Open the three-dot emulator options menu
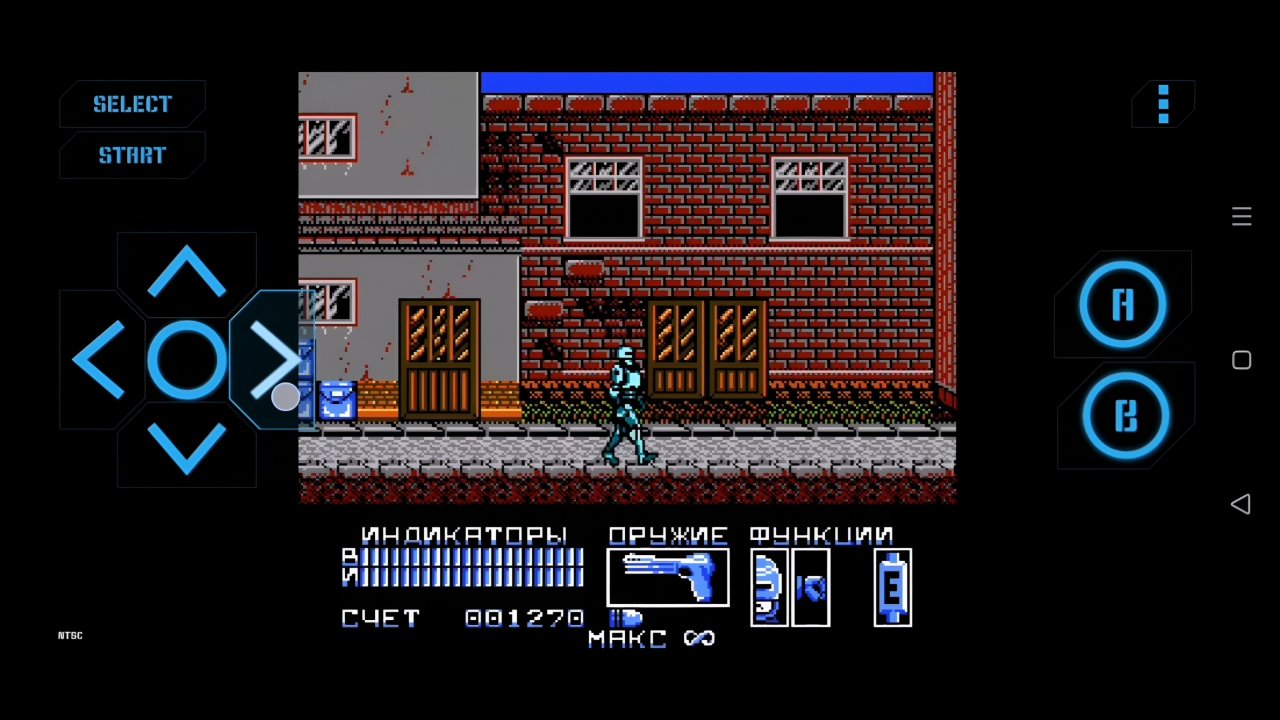The image size is (1280, 720). 1163,104
